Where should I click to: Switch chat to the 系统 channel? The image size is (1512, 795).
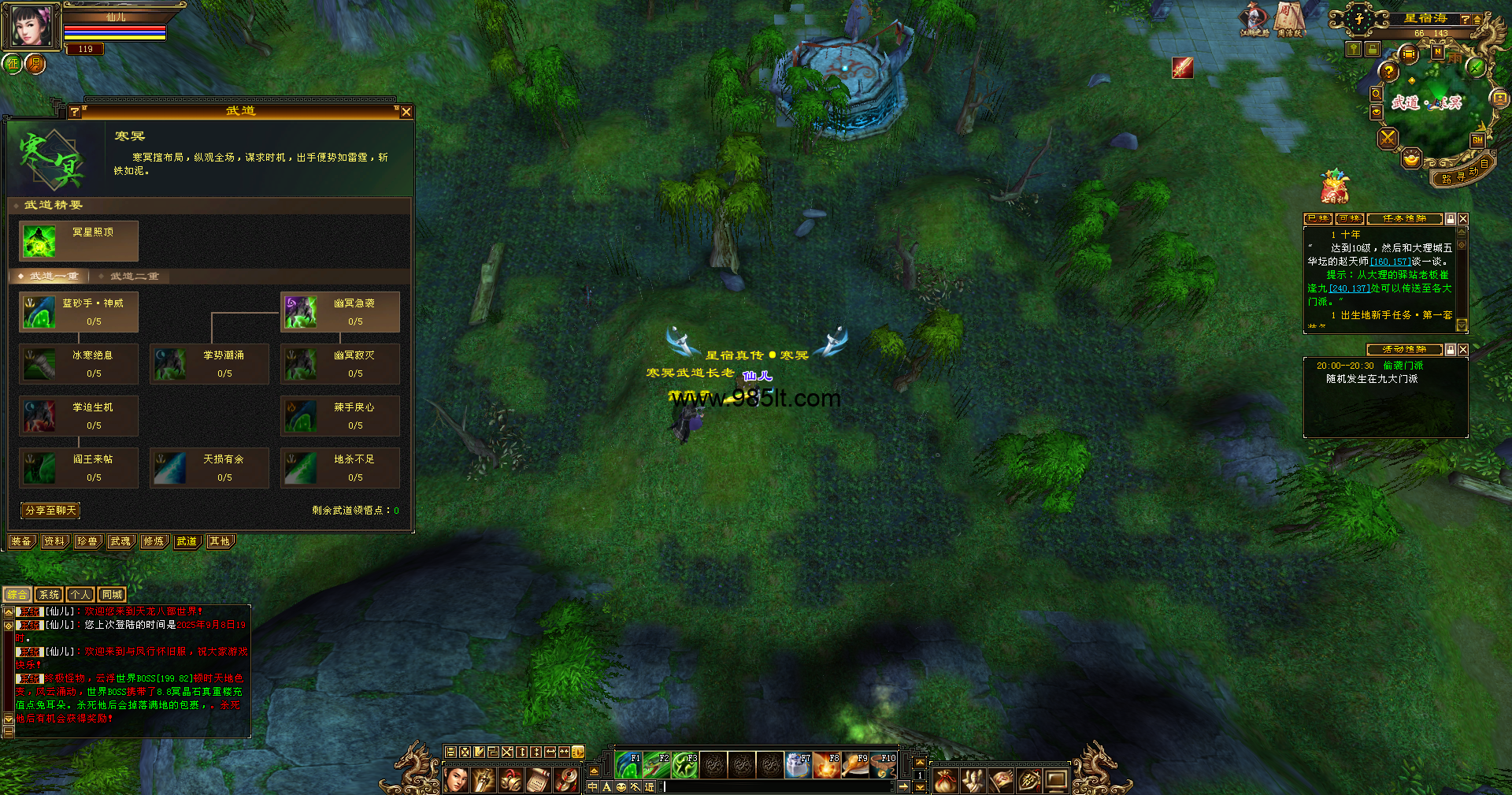point(49,595)
